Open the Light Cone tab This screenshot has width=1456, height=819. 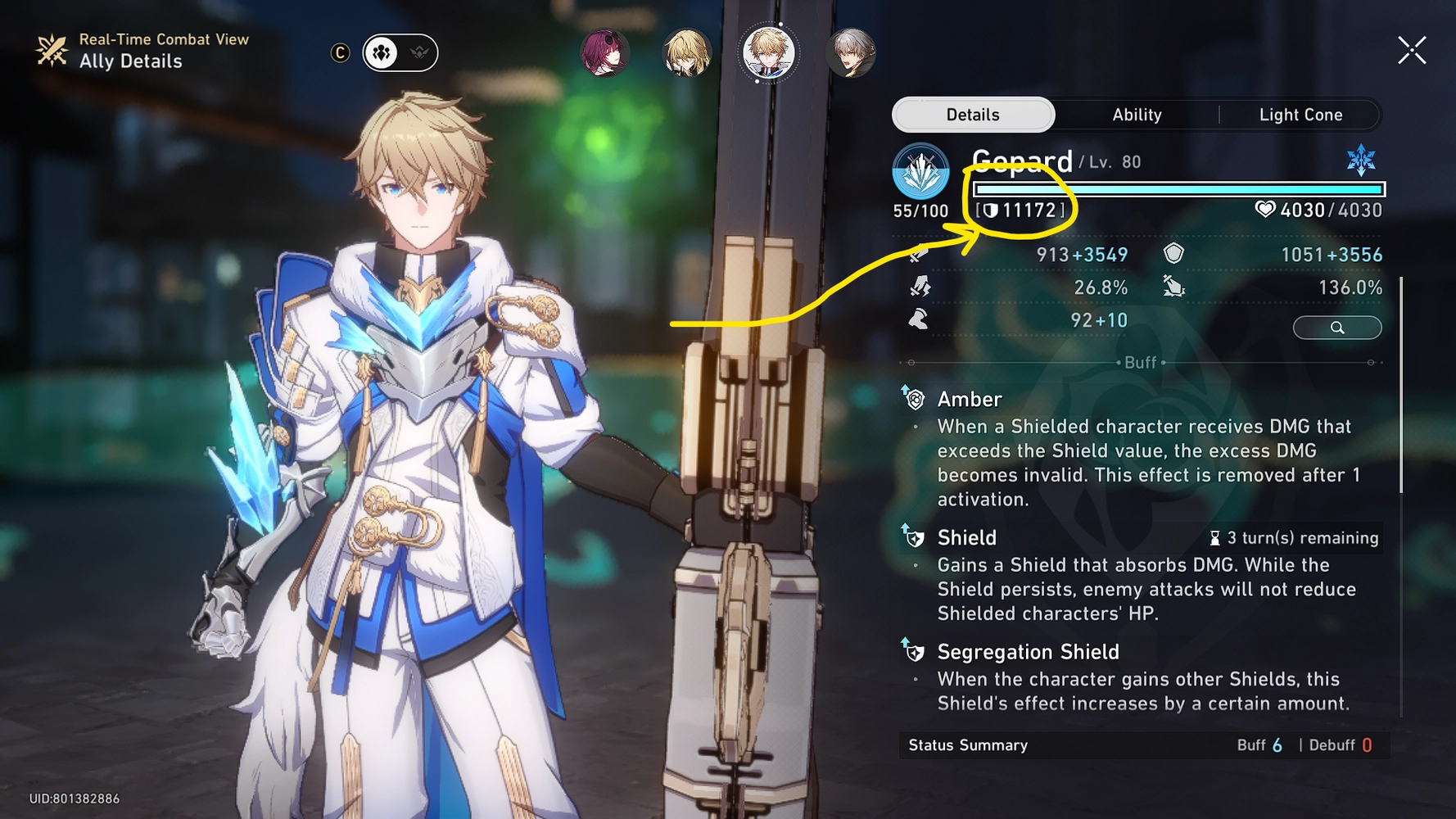coord(1300,115)
